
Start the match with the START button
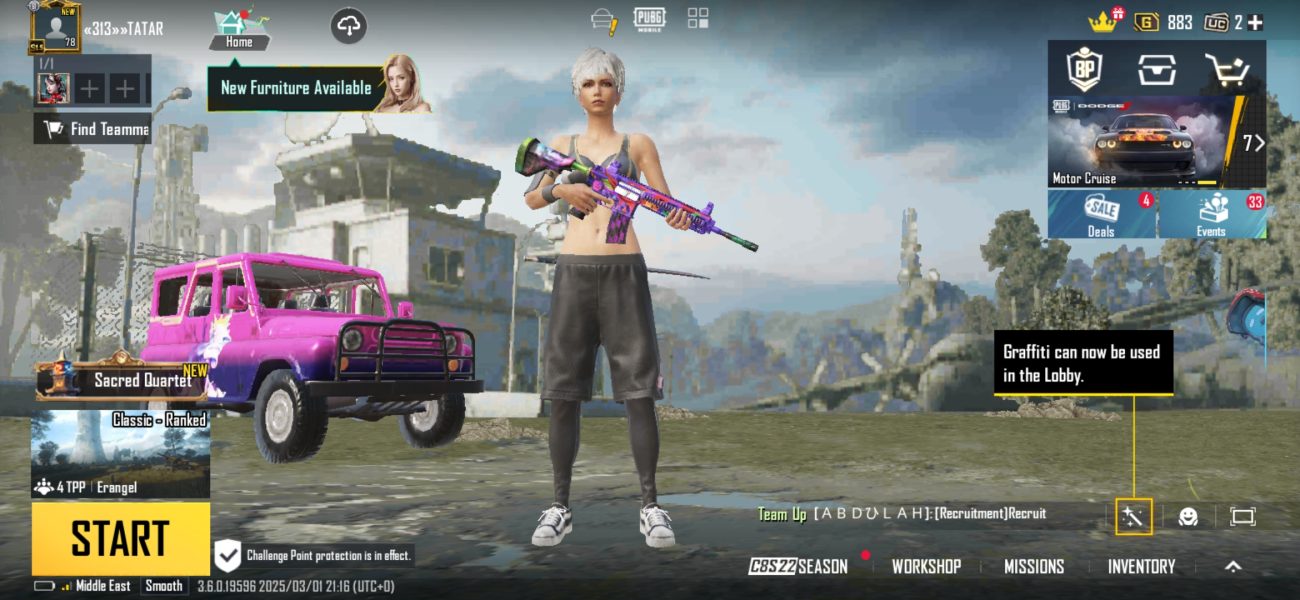point(120,538)
